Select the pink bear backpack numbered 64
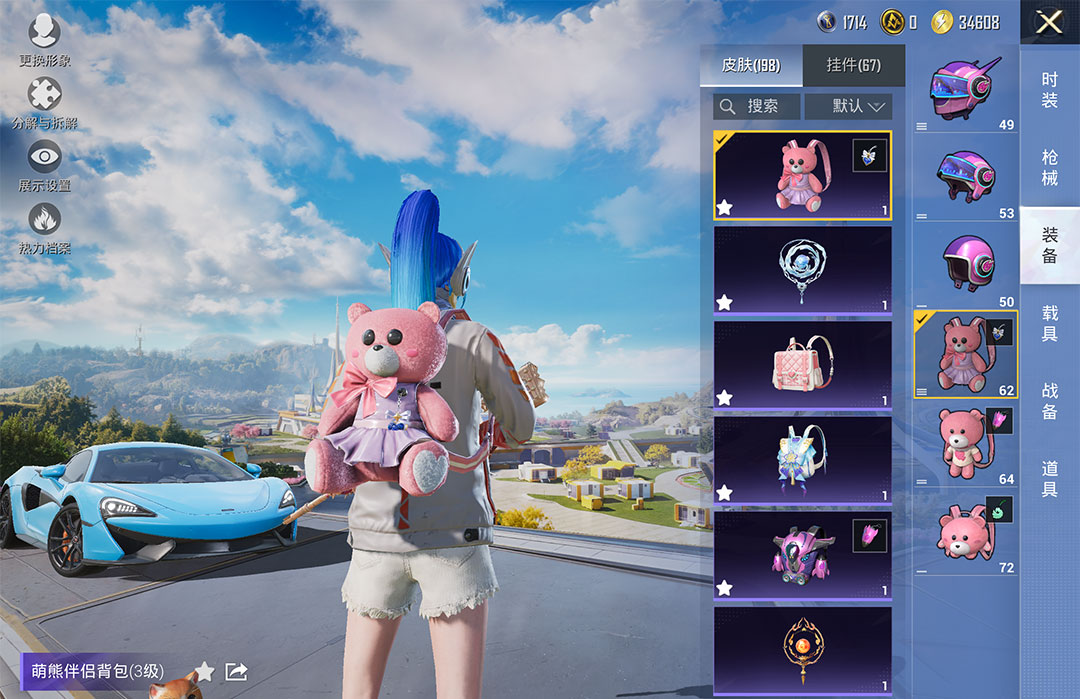Screen dimensions: 1080x699 tap(964, 443)
